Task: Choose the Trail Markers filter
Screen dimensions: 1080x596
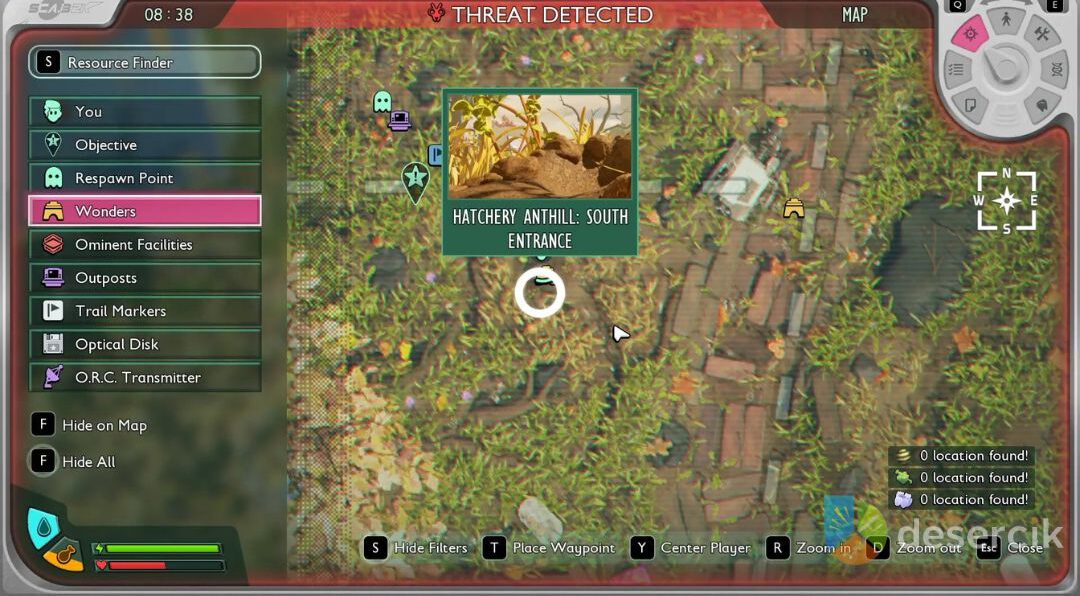Action: pos(144,311)
